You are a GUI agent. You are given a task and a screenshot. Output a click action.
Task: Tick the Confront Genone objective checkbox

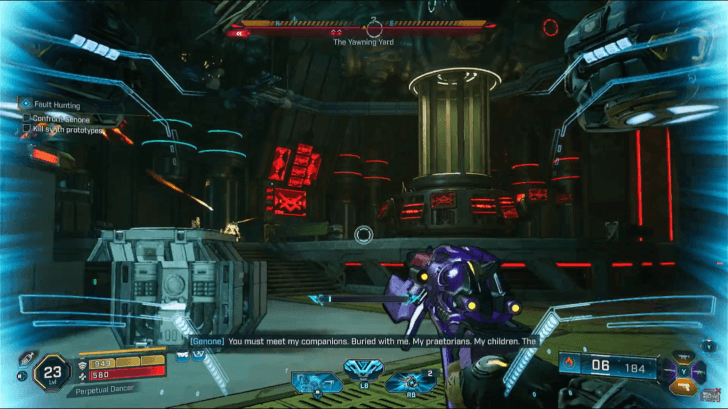[x=27, y=119]
